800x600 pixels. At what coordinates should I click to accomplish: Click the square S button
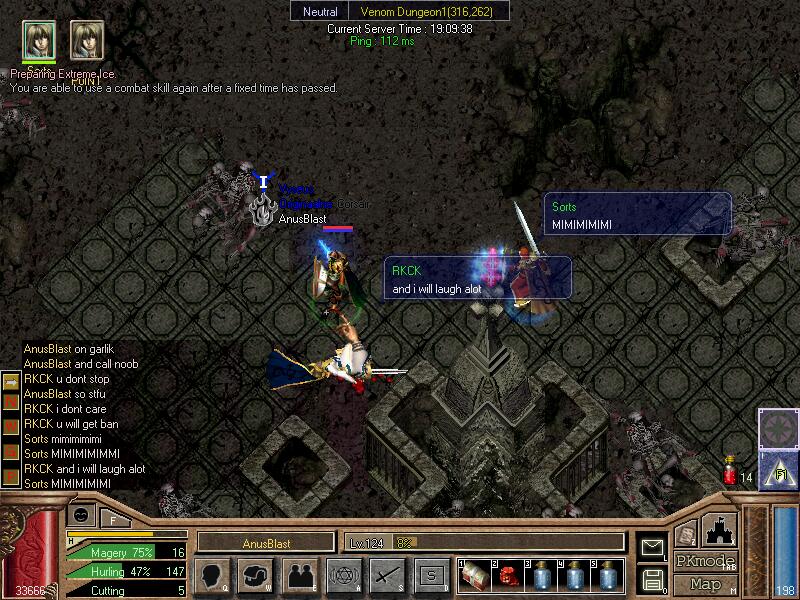431,575
